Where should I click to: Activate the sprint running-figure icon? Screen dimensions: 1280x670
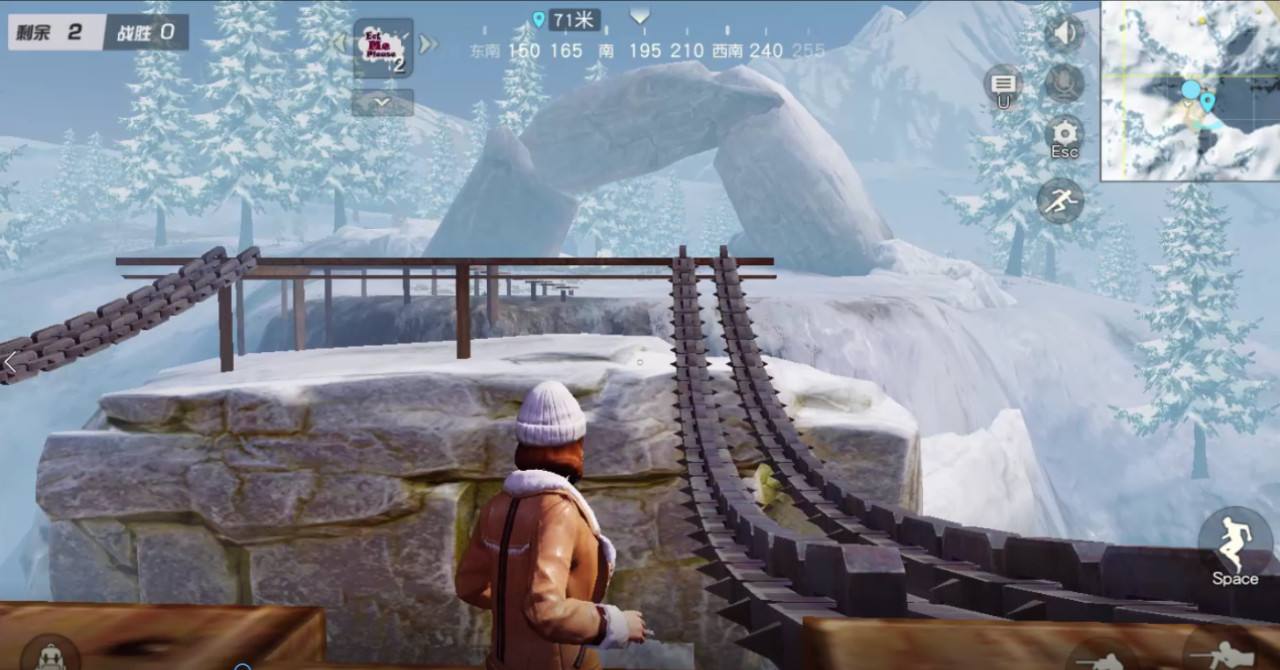(x=1060, y=202)
